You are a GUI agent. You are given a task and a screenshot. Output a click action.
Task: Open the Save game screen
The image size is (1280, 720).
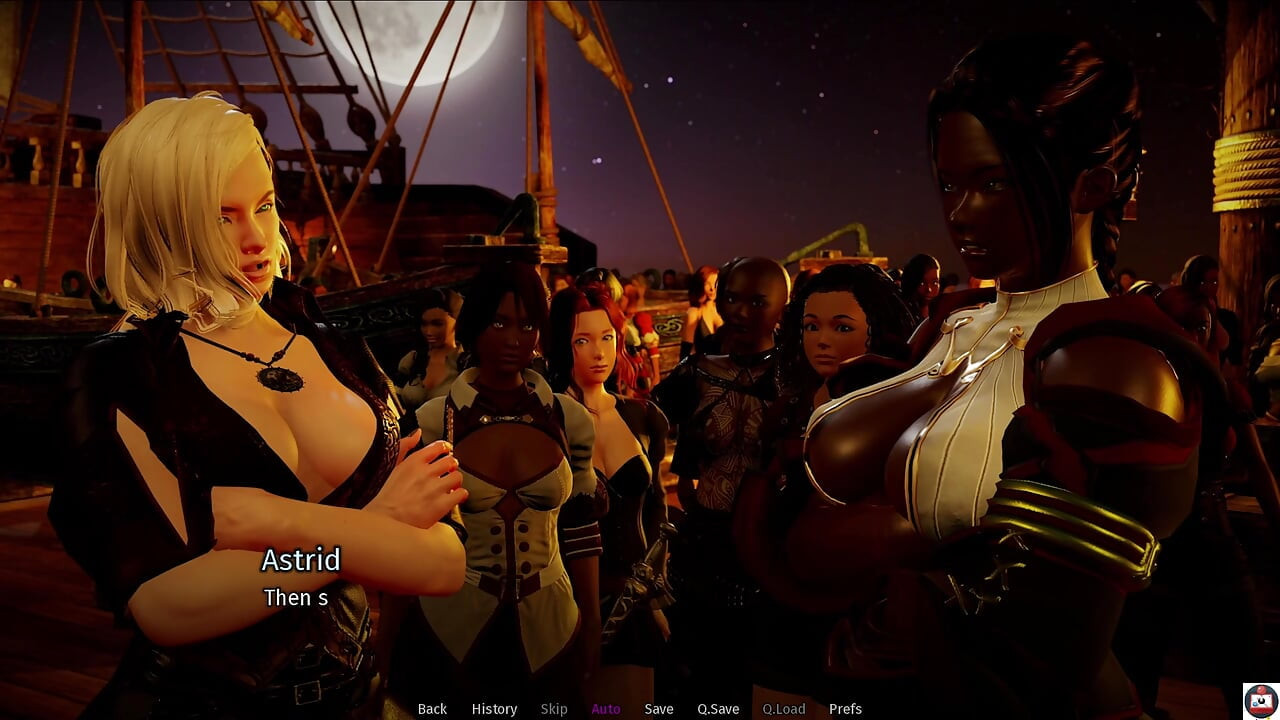[659, 709]
